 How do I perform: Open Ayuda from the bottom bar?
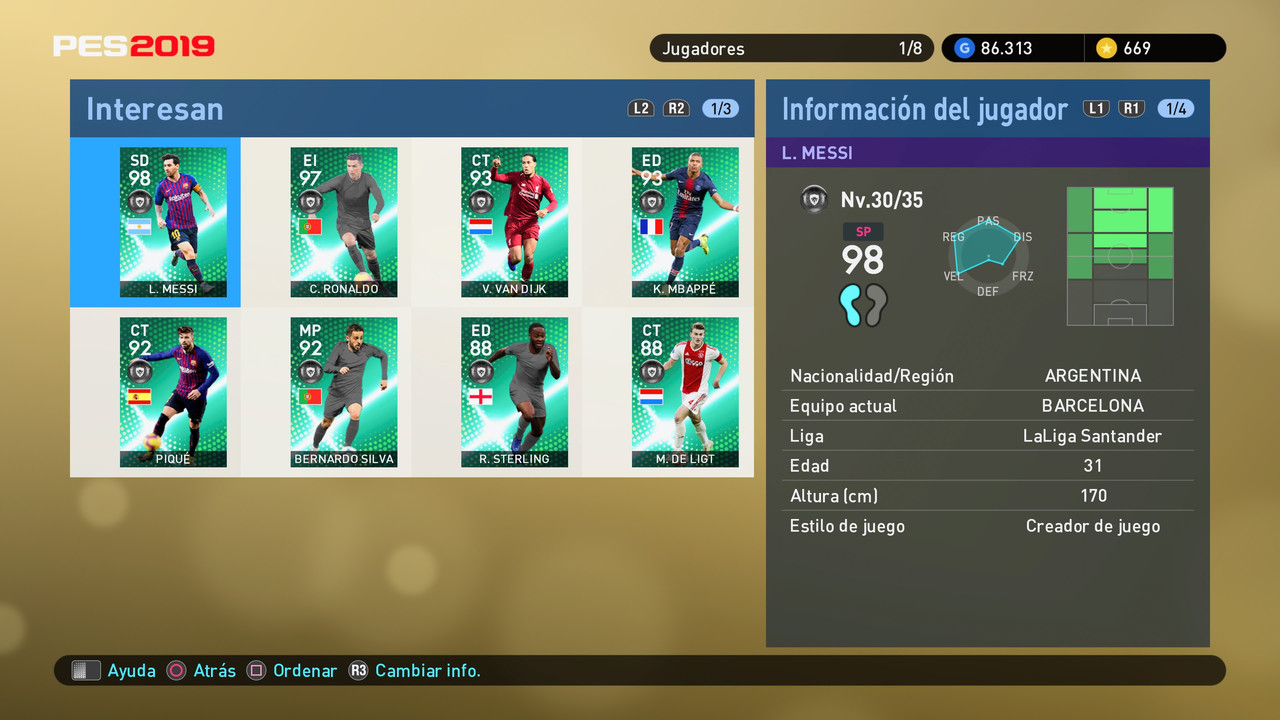pos(131,670)
